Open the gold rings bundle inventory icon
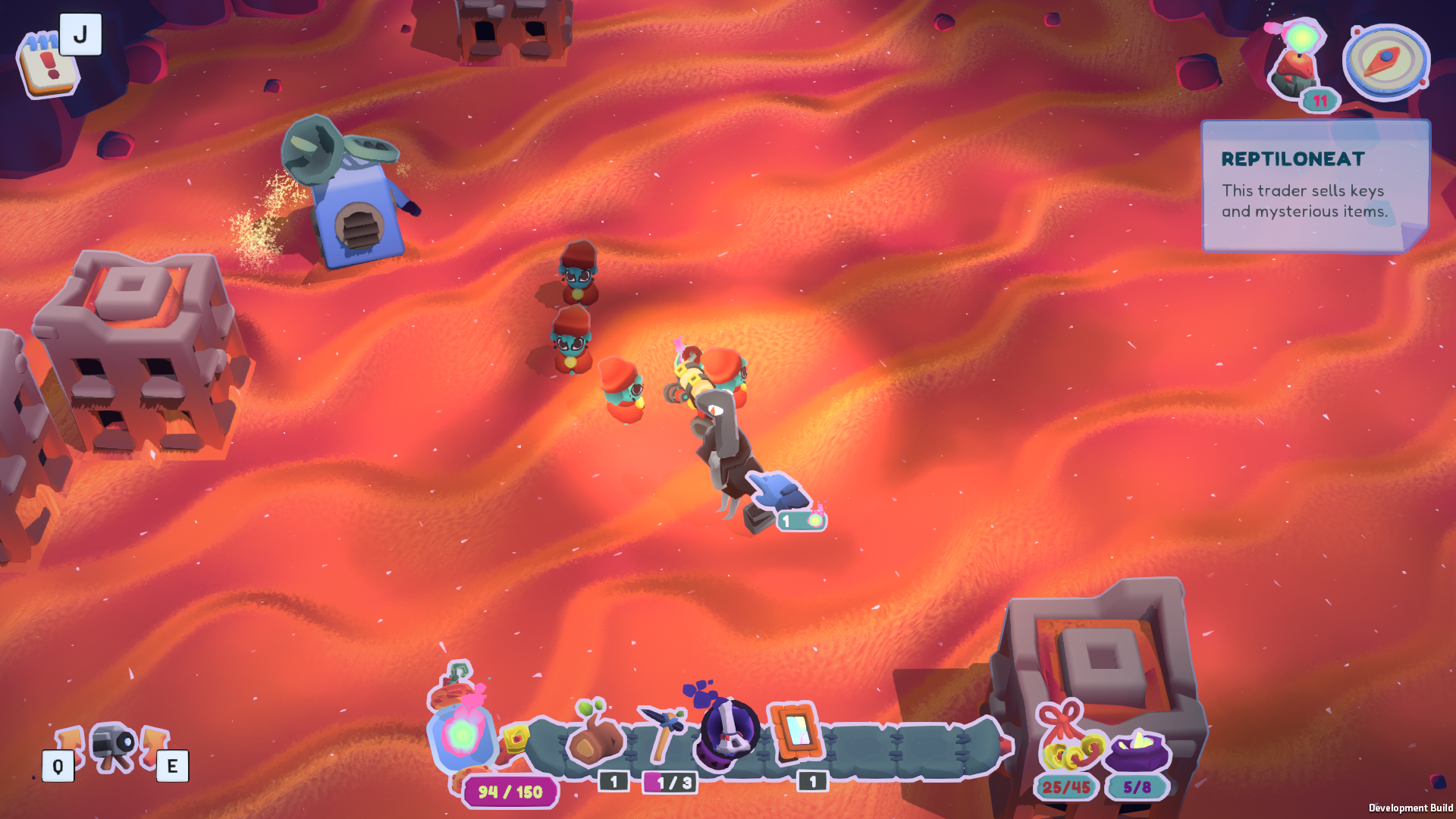Viewport: 1456px width, 819px height. pos(1069,739)
